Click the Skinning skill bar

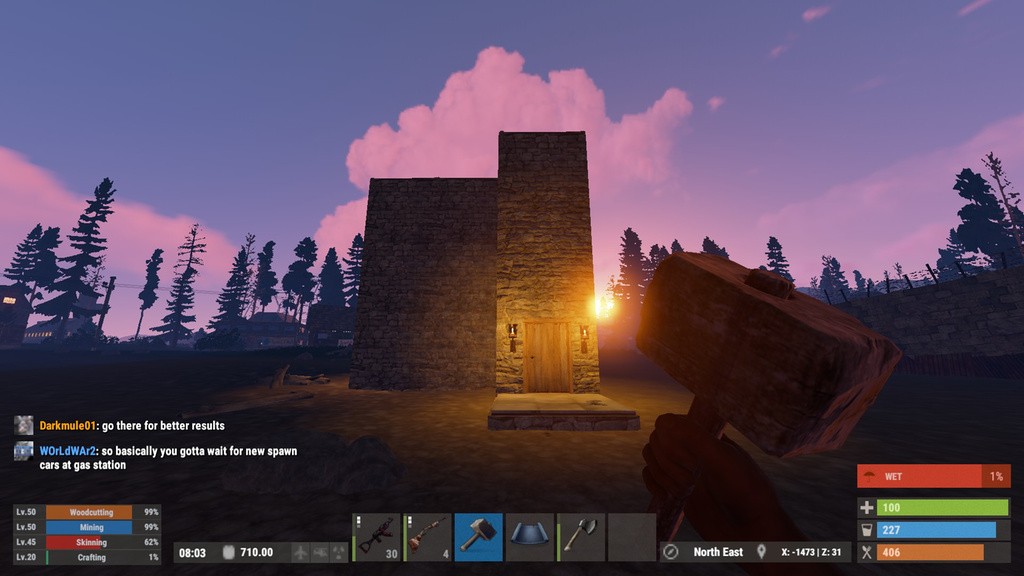[x=91, y=542]
